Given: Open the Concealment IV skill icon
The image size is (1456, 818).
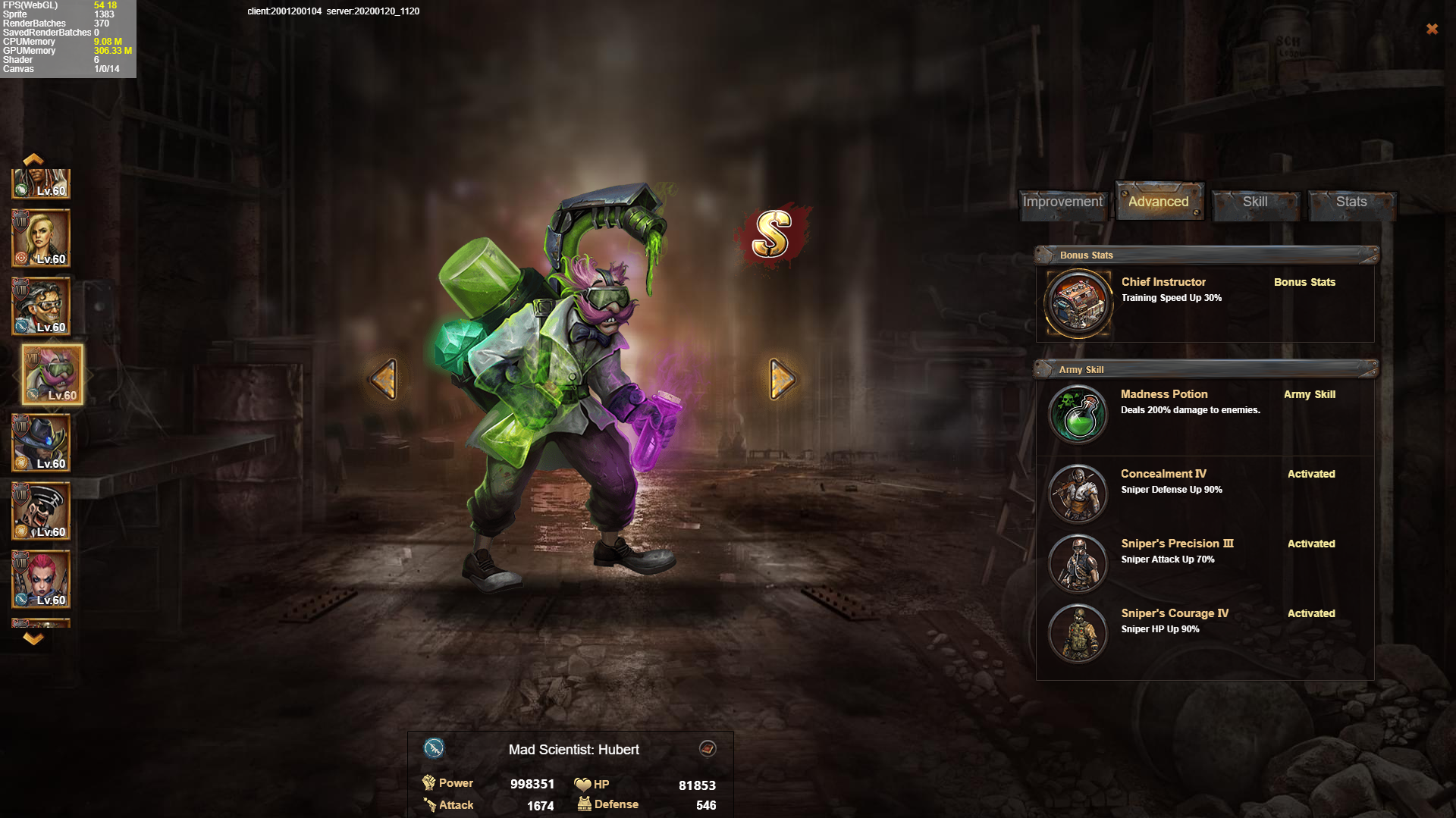Looking at the screenshot, I should [1078, 494].
